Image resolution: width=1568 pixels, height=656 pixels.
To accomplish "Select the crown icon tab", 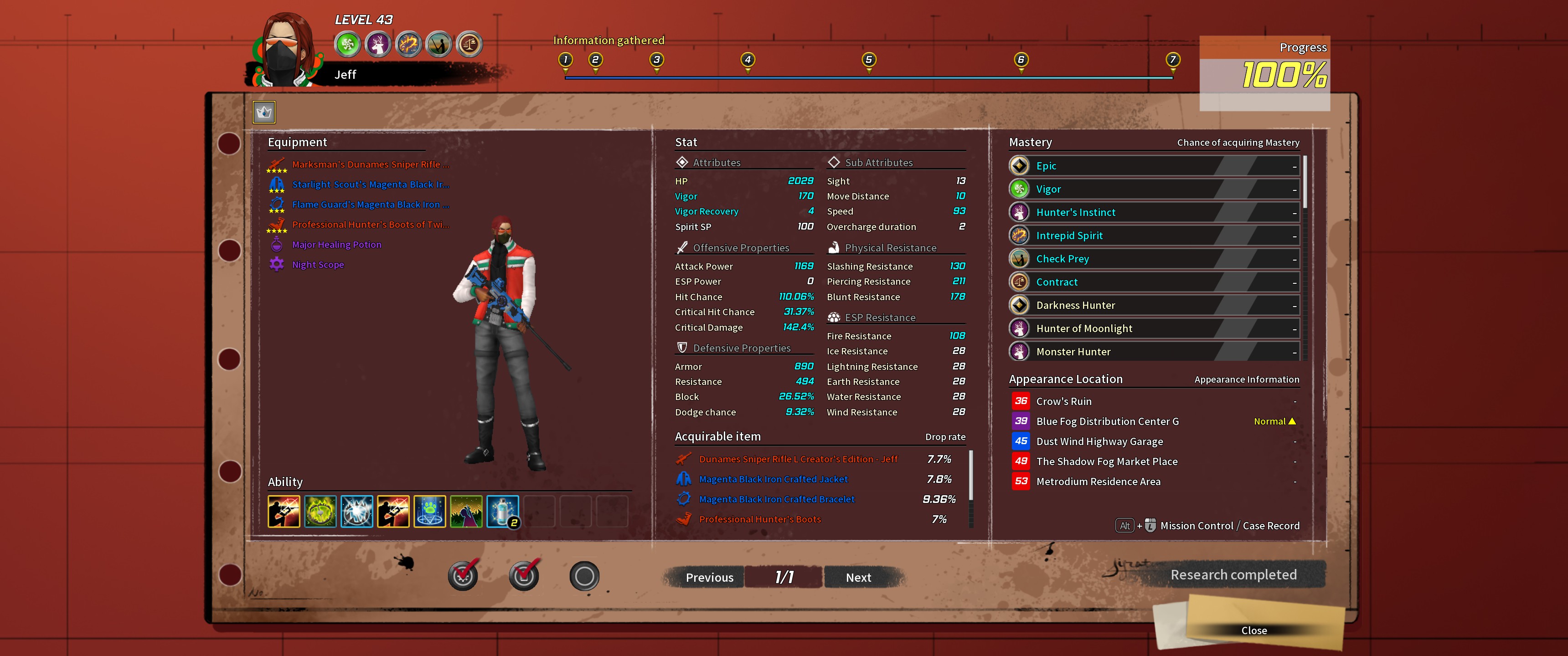I will [x=264, y=112].
